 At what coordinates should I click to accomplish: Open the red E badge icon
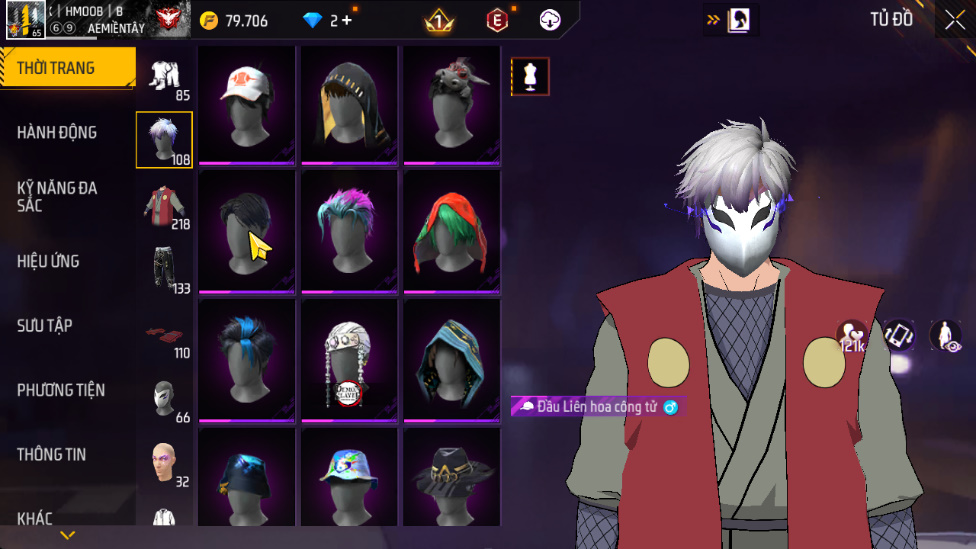pyautogui.click(x=497, y=20)
